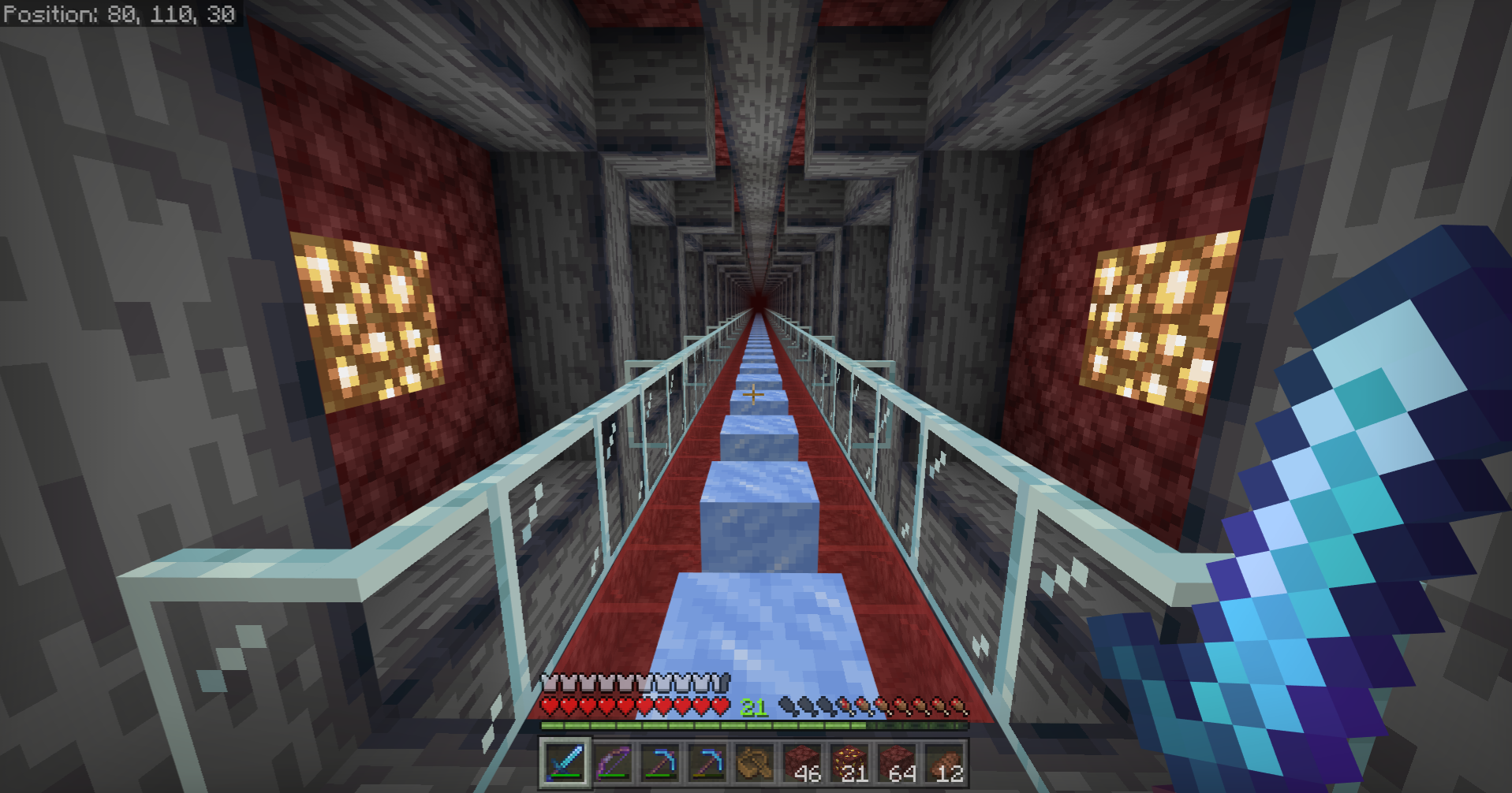Click an armor chestplate icon above the hearts
This screenshot has height=793, width=1512.
552,683
